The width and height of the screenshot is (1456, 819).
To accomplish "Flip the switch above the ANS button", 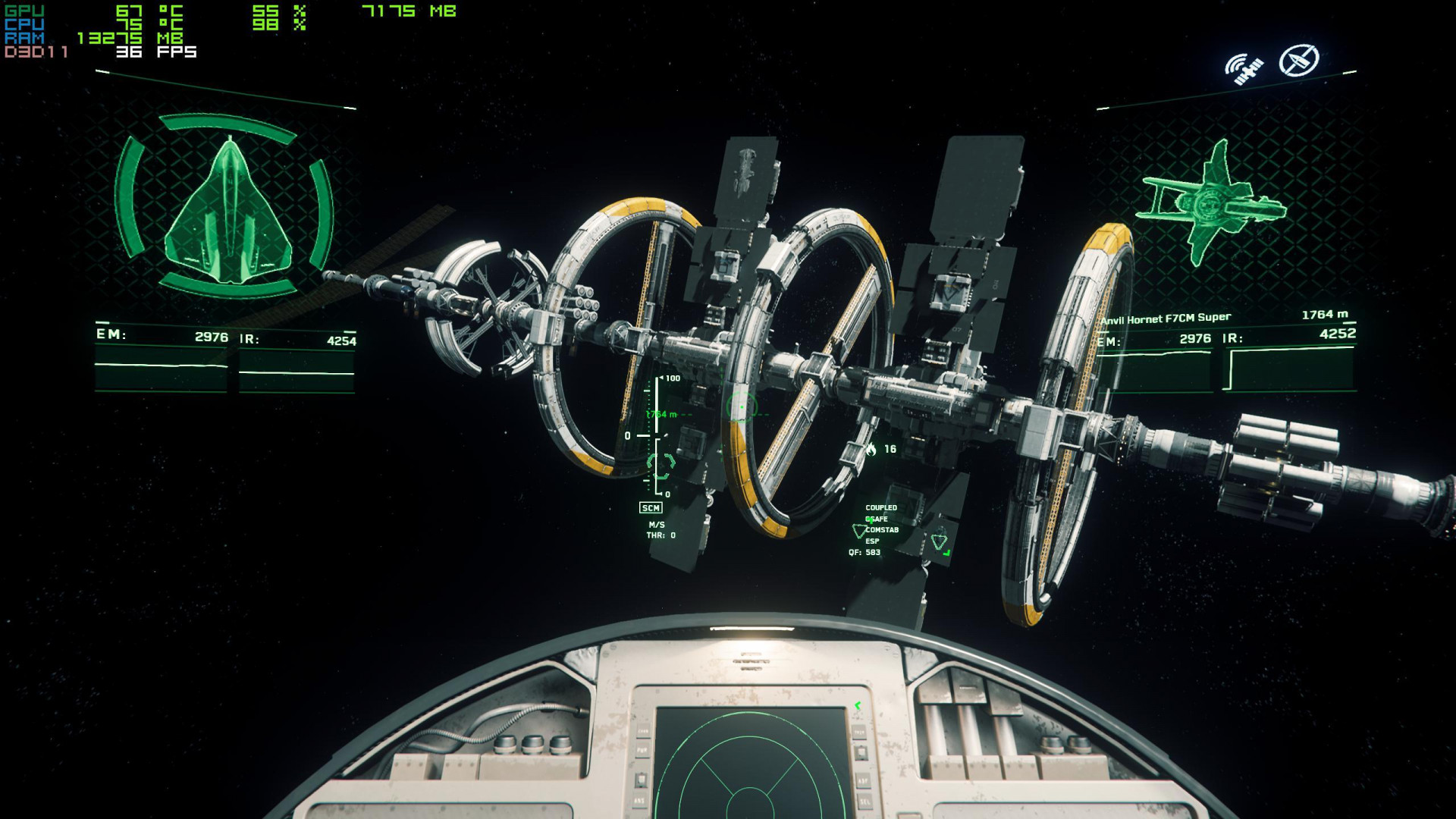I will point(639,779).
